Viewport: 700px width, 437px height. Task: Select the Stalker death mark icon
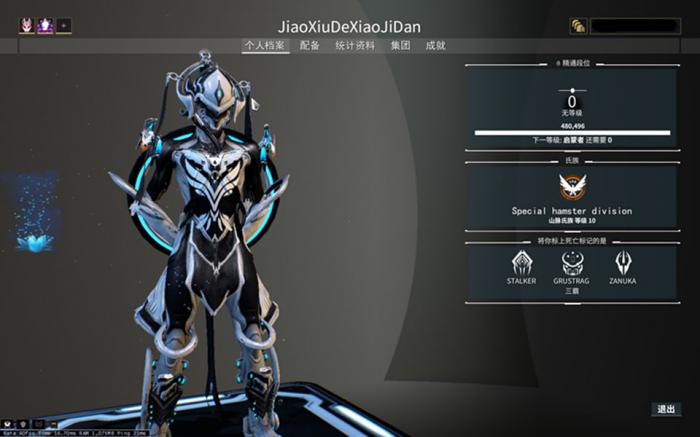tap(522, 263)
